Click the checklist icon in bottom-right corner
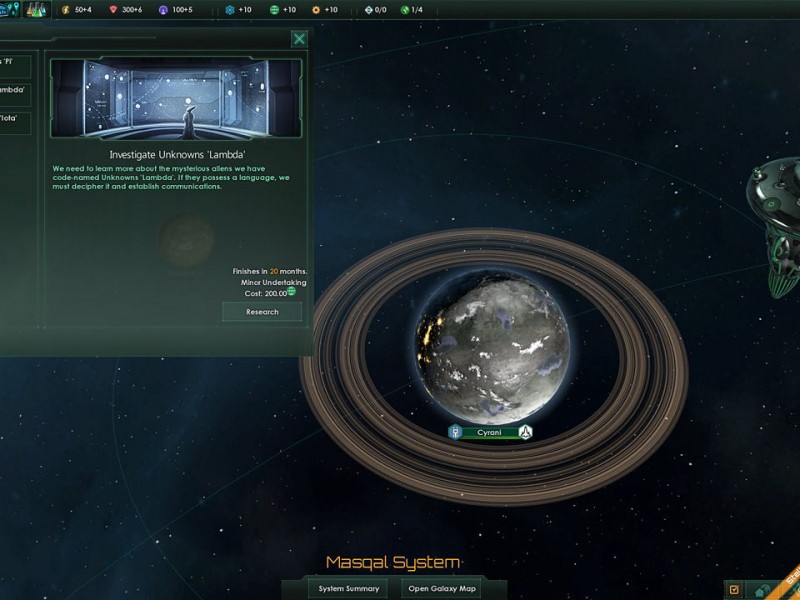The height and width of the screenshot is (600, 800). 734,590
